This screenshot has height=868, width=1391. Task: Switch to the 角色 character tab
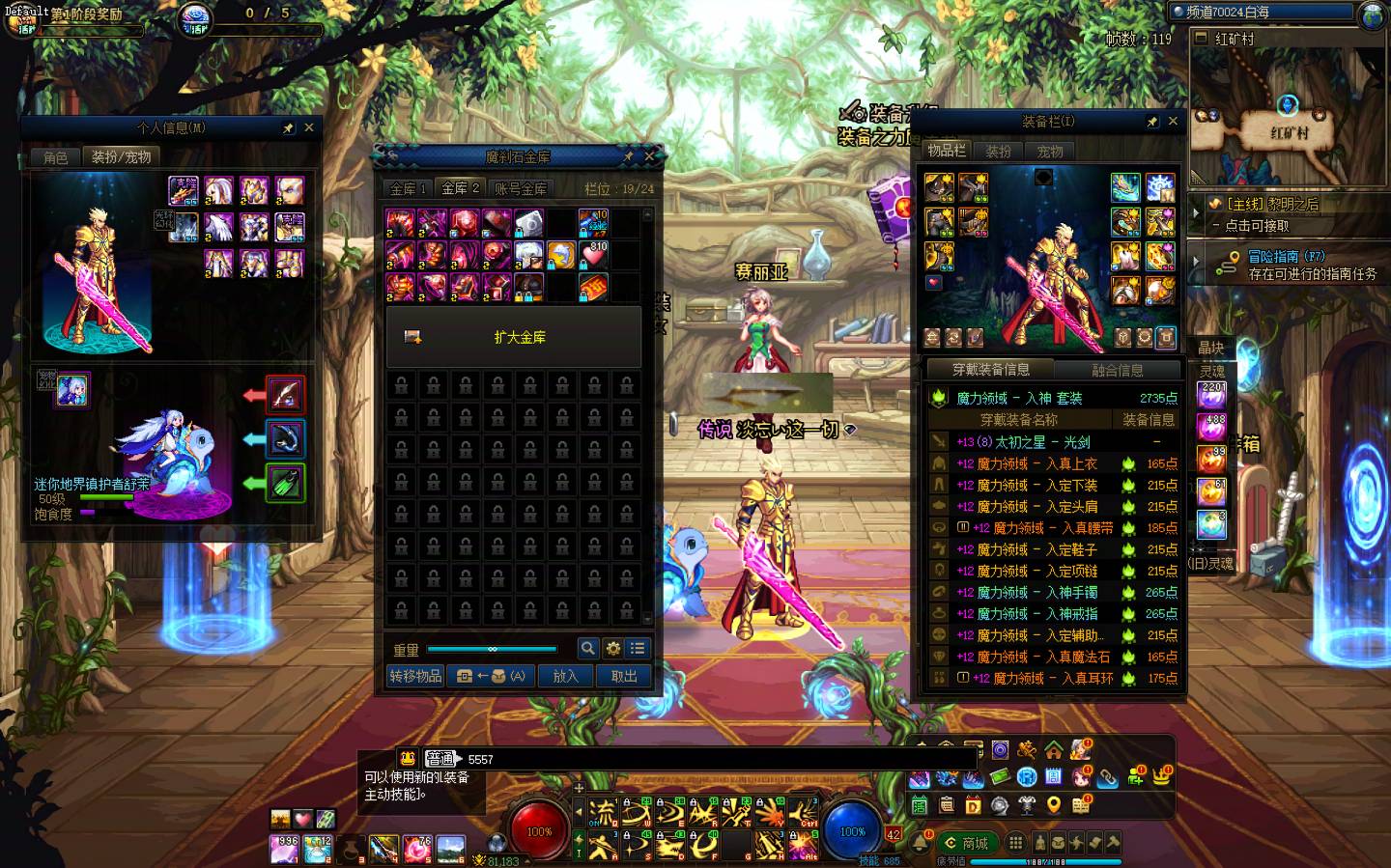pos(55,156)
